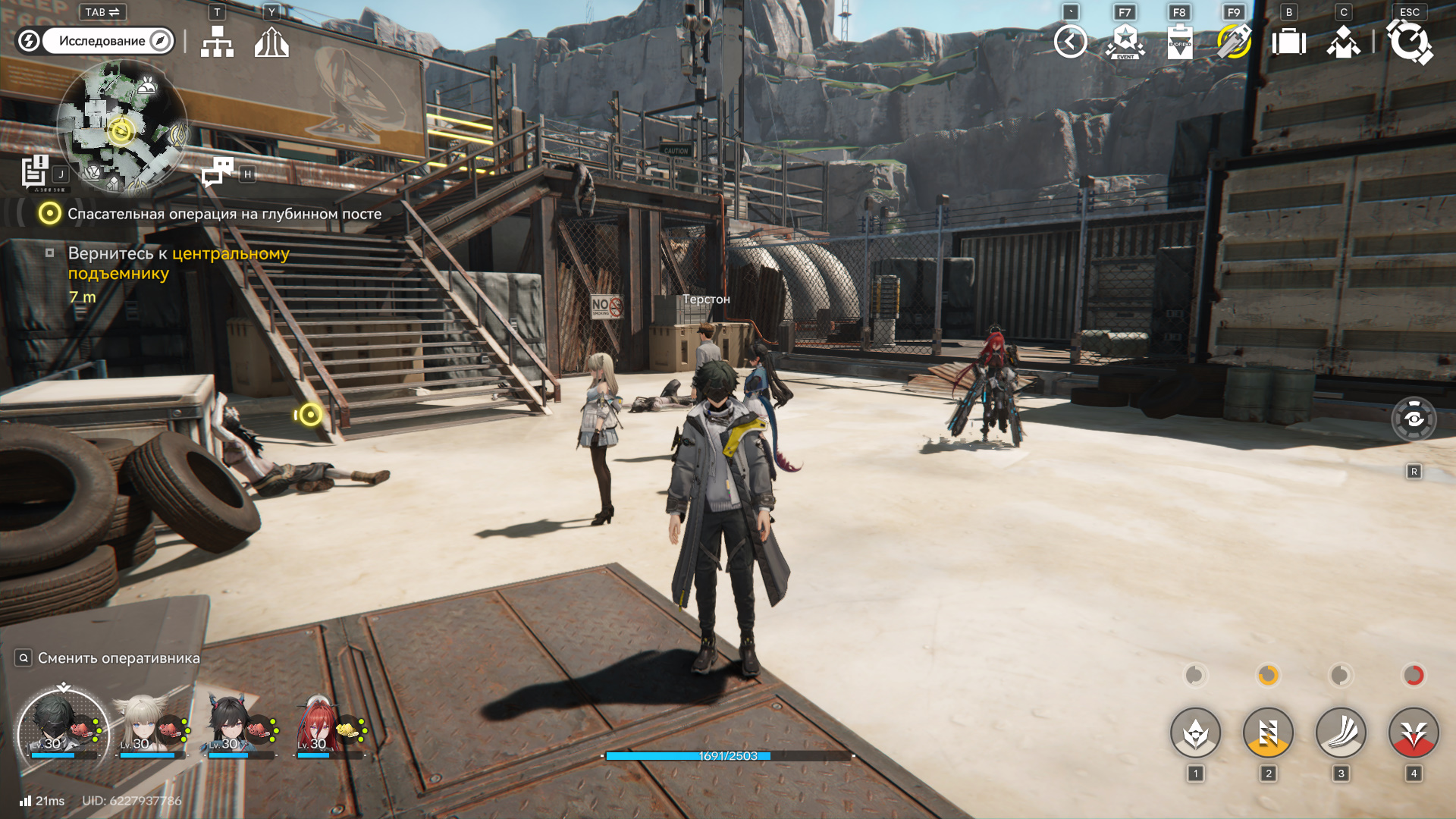Image resolution: width=1456 pixels, height=819 pixels.
Task: Select the Спасательная операция quest tracker
Action: 224,214
